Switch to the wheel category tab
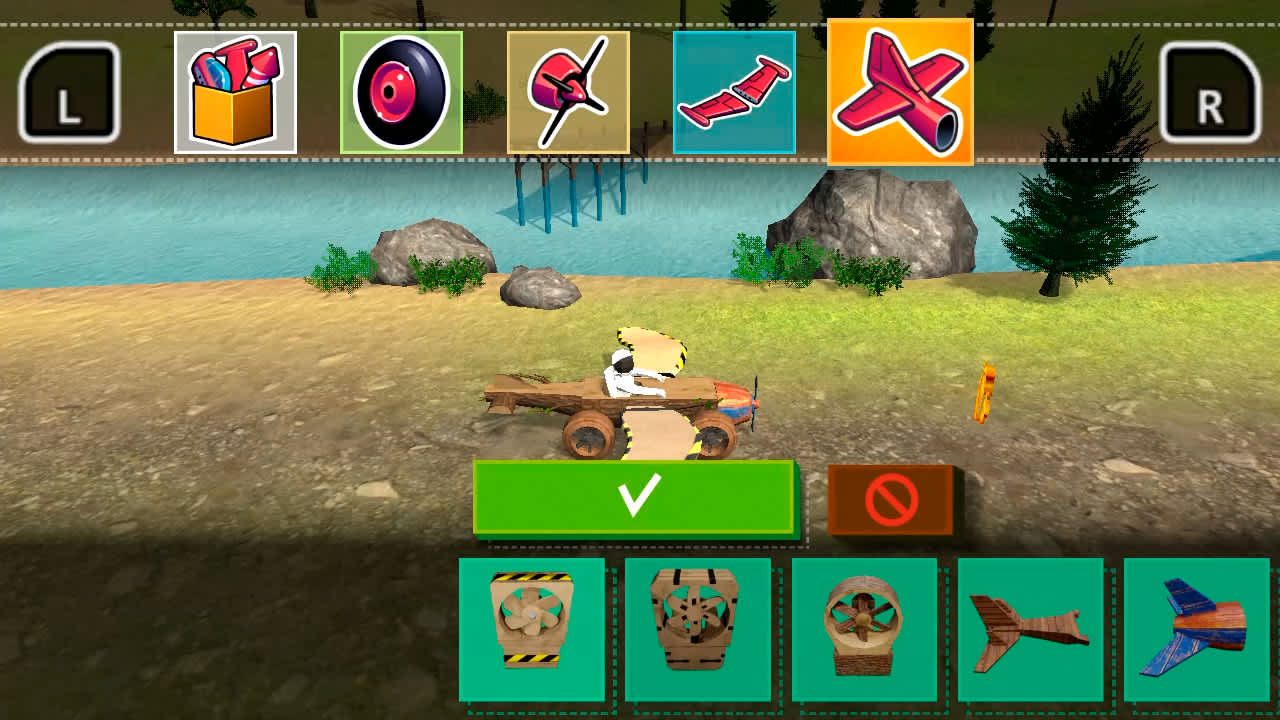This screenshot has width=1280, height=720. pyautogui.click(x=401, y=90)
